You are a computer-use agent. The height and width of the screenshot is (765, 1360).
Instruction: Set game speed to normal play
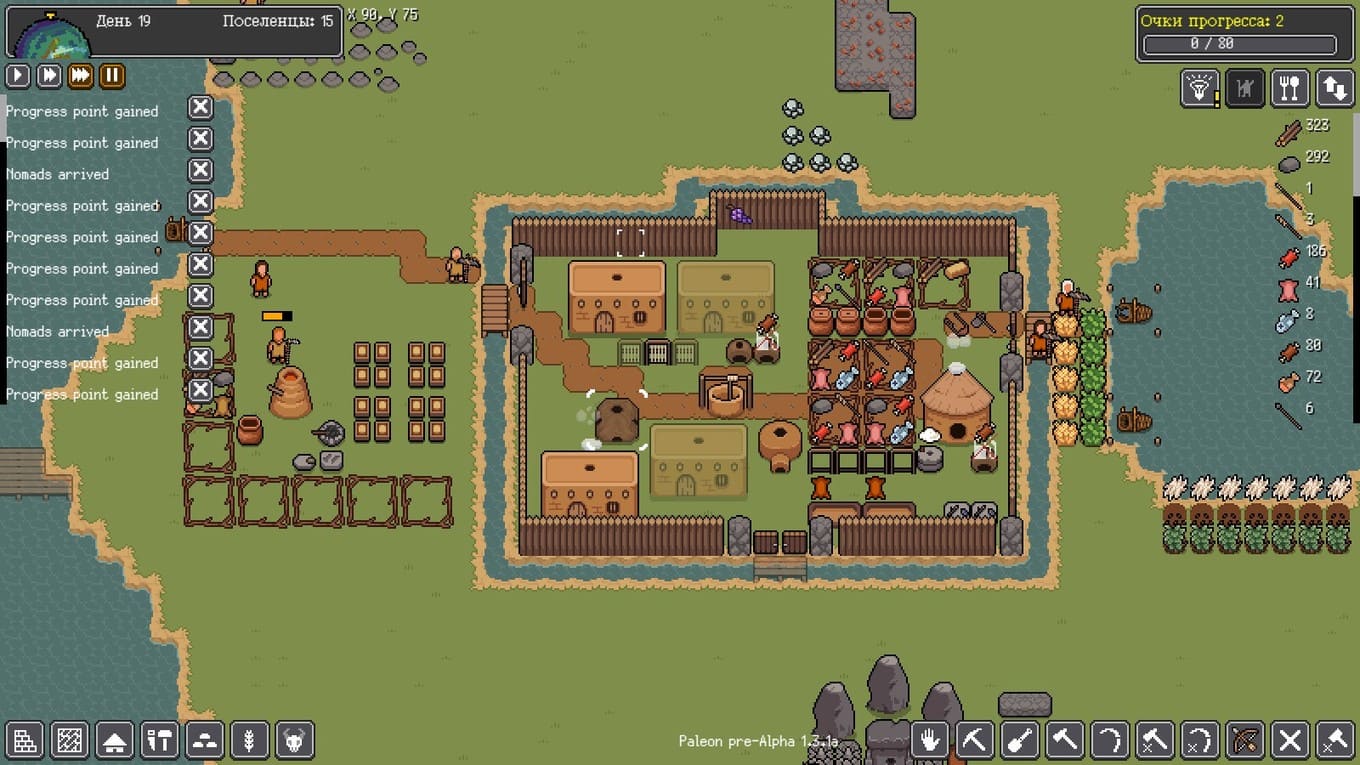[18, 75]
